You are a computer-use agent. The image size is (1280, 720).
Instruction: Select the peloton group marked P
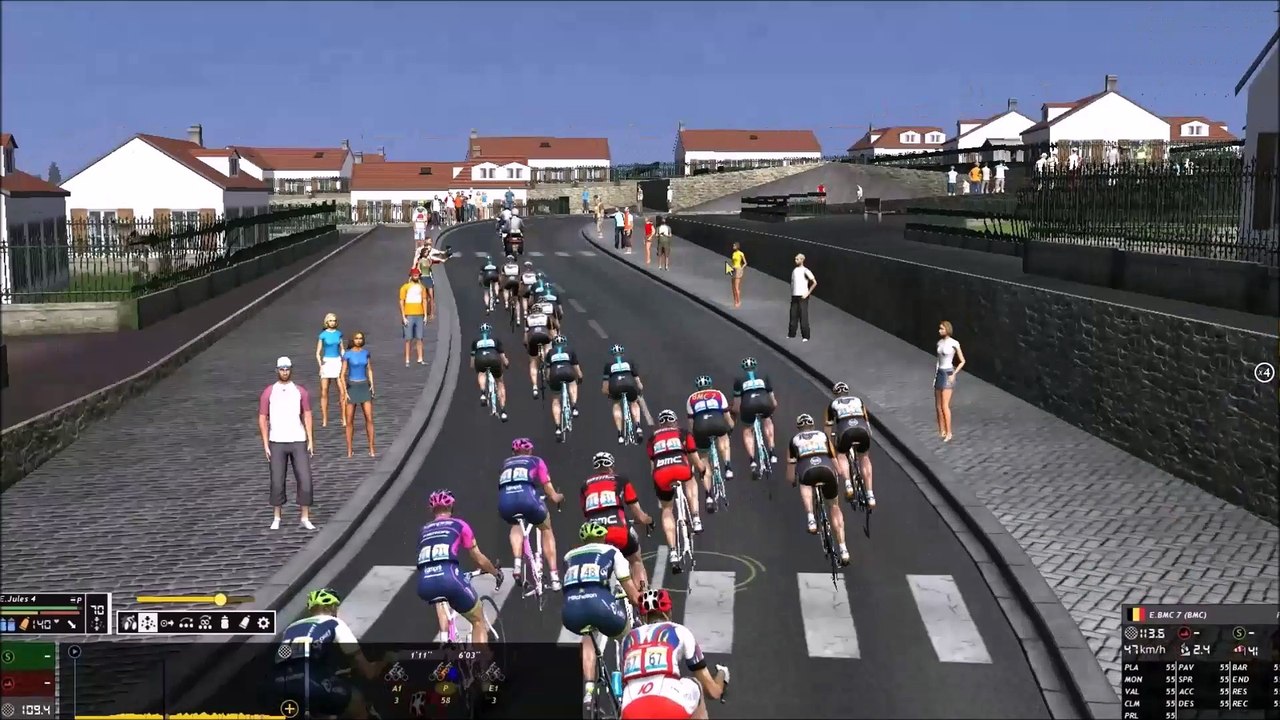click(442, 675)
